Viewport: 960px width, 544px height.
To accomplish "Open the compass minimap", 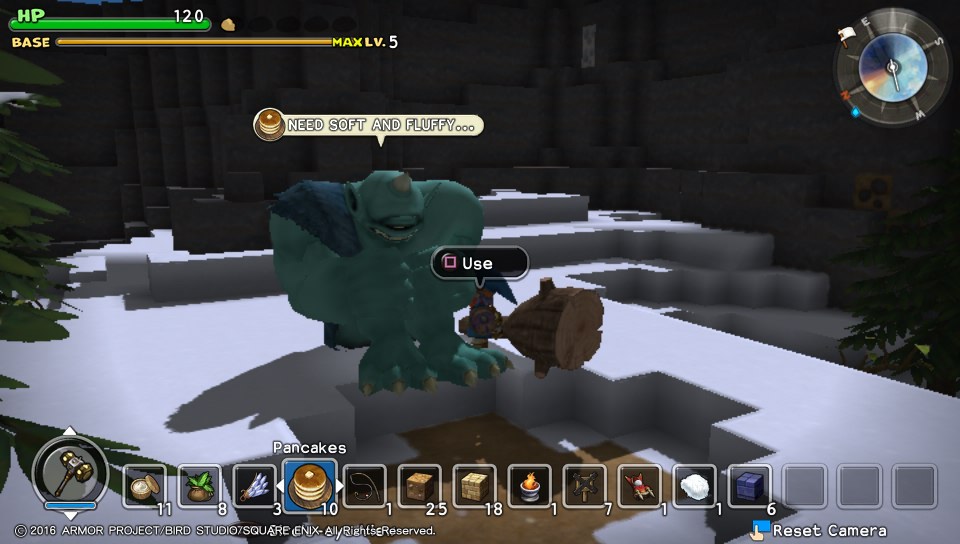I will 888,66.
